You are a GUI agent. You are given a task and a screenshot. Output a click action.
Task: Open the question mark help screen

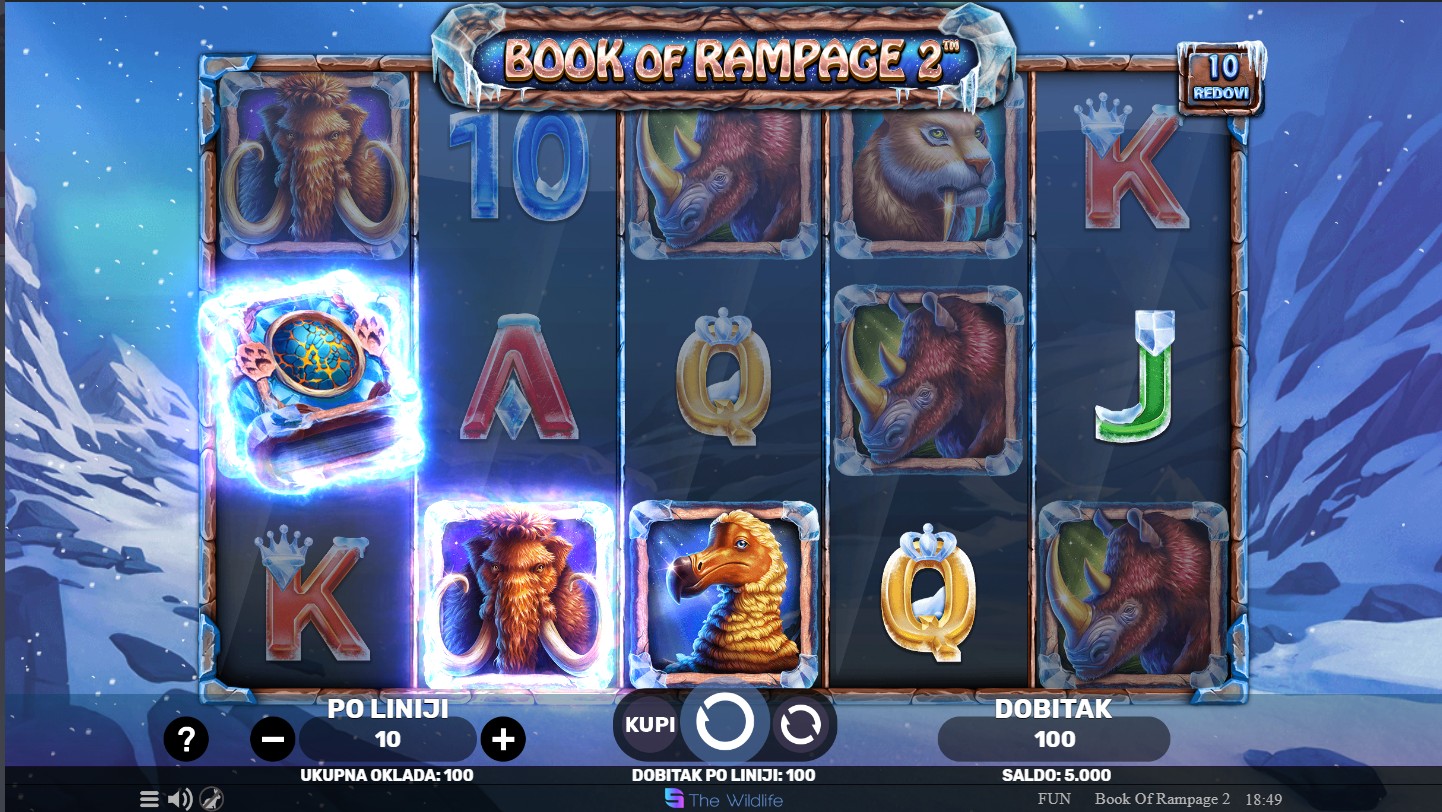tap(186, 740)
